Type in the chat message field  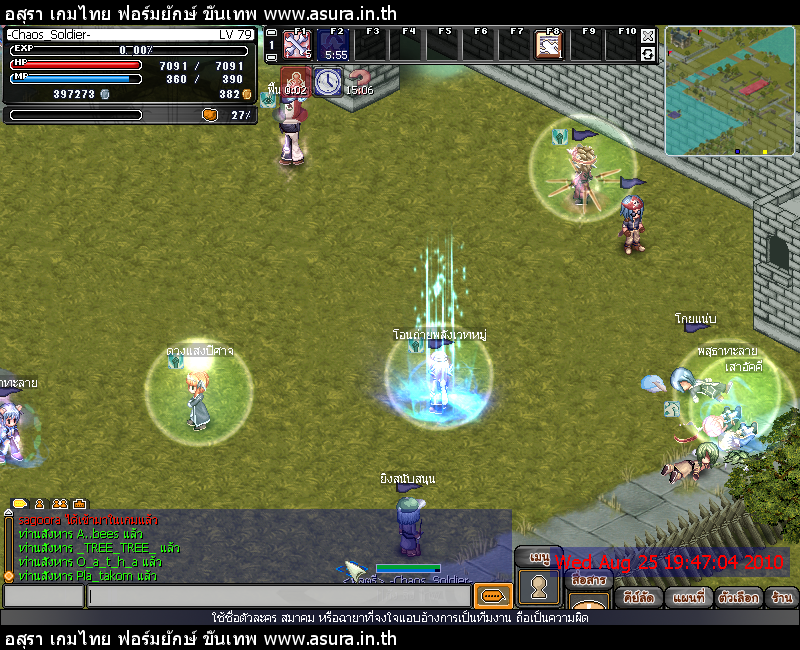(278, 596)
